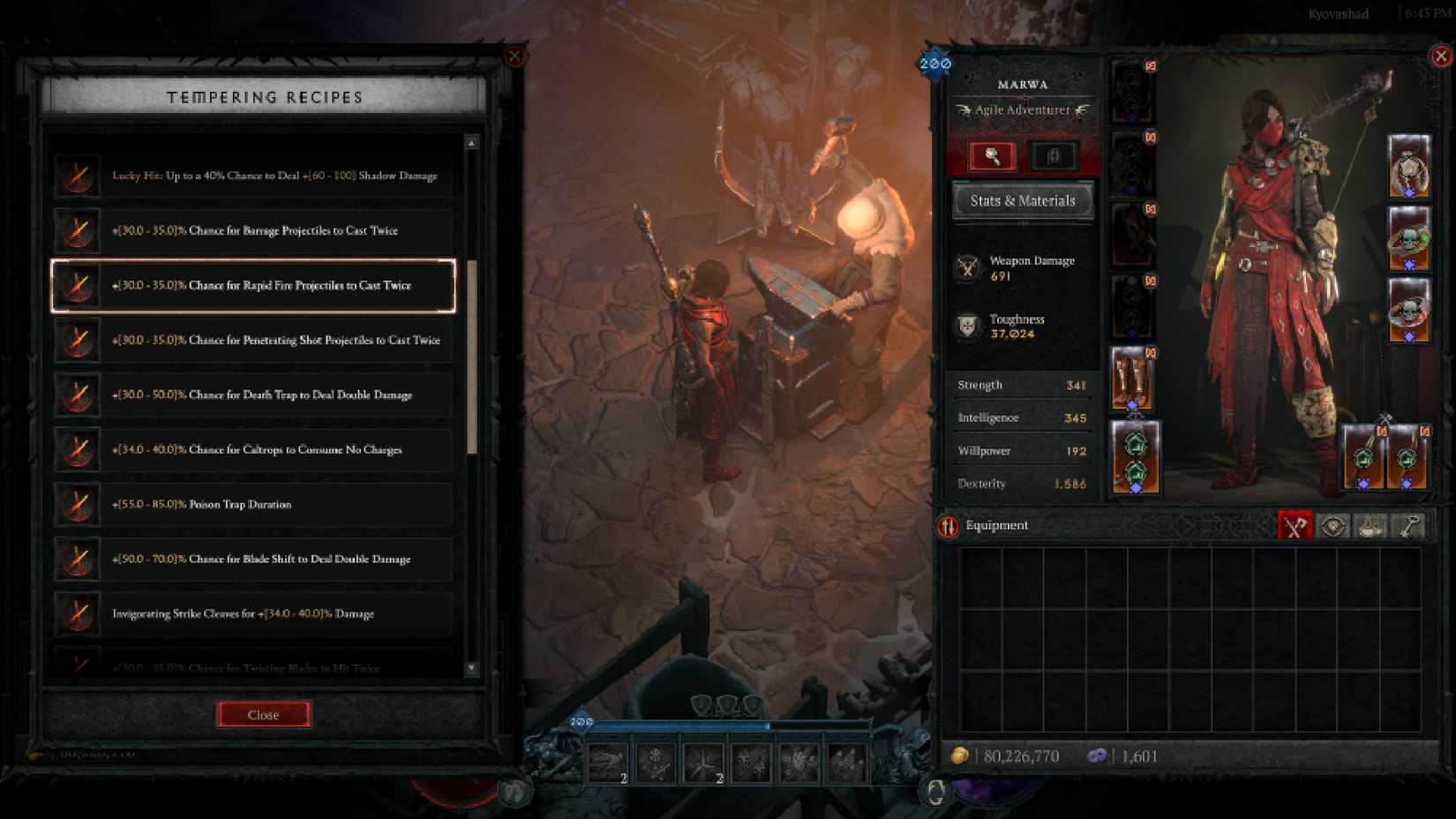This screenshot has width=1456, height=819.
Task: Click the Toughness shield icon
Action: (x=966, y=326)
